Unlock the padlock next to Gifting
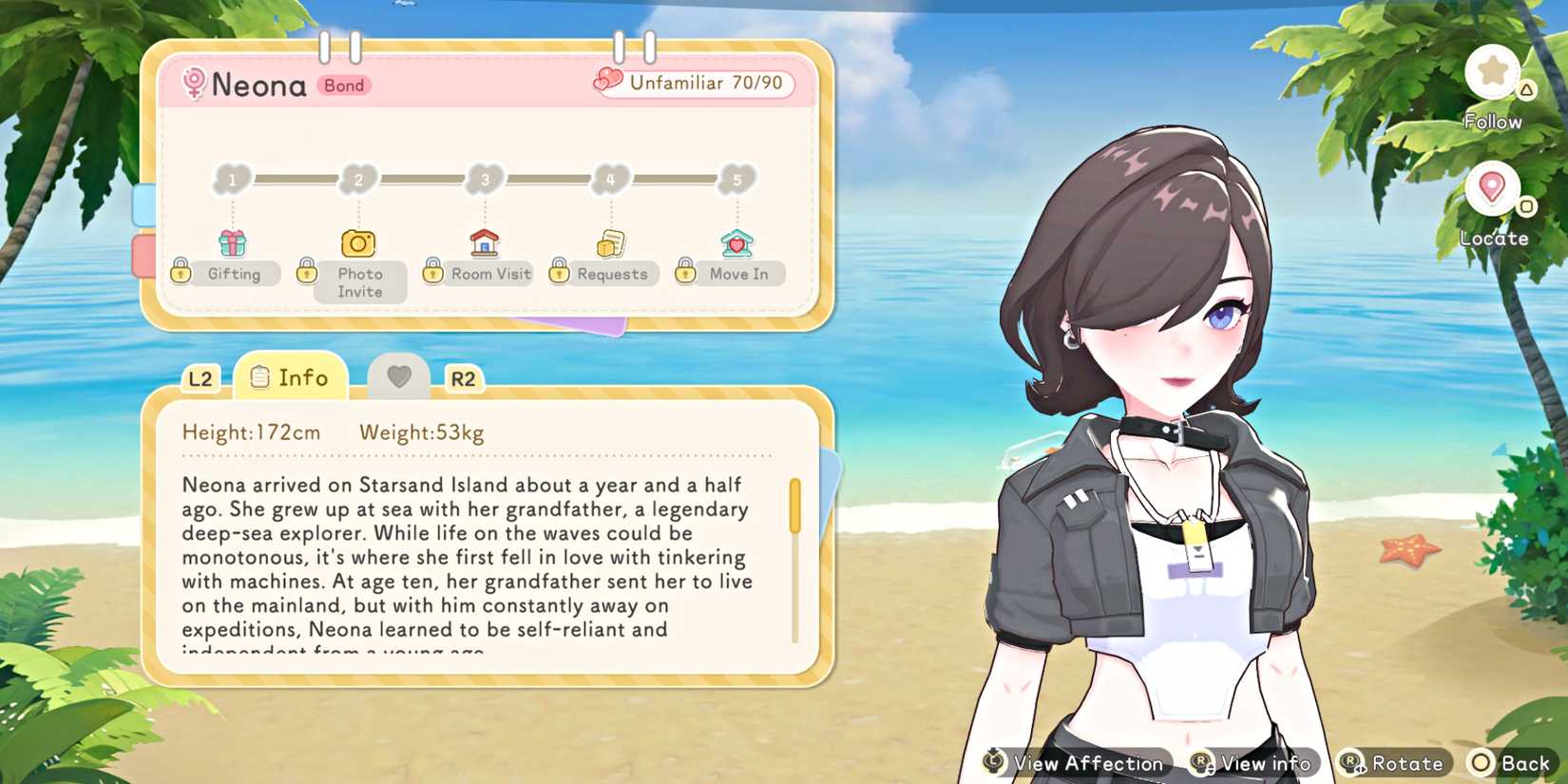This screenshot has width=1568, height=784. coord(181,271)
